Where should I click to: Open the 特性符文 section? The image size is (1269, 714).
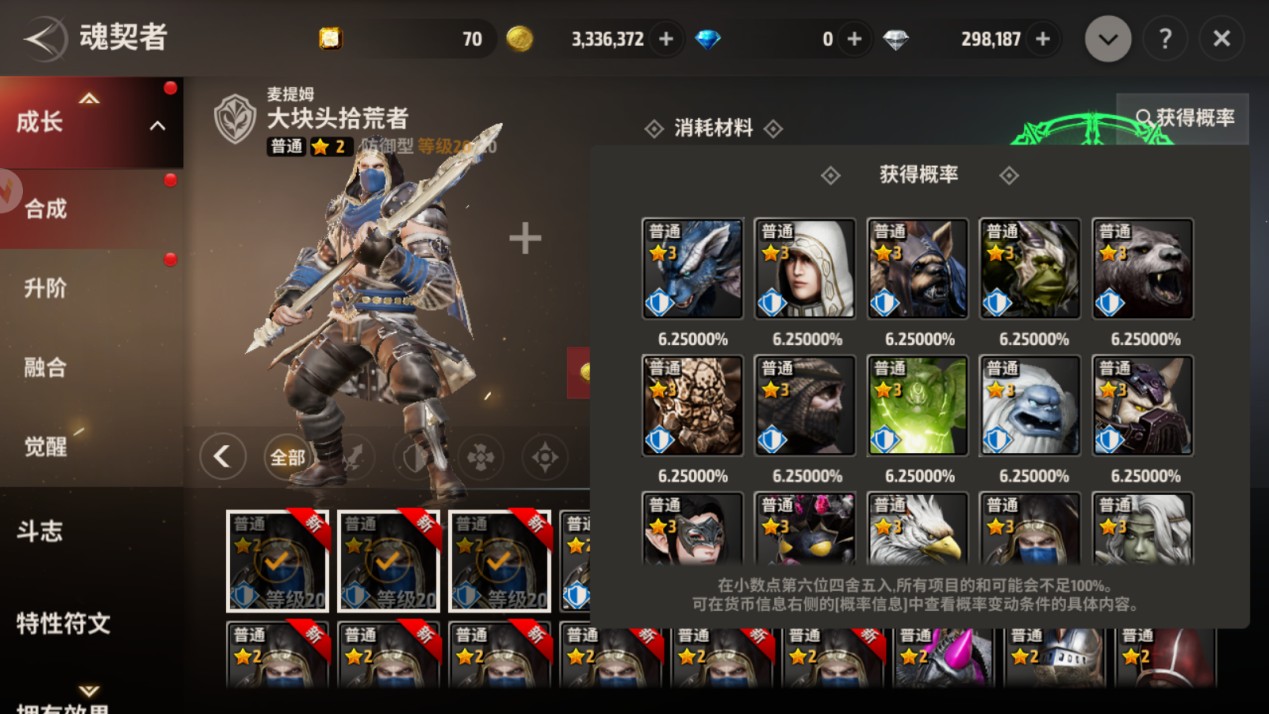point(62,623)
